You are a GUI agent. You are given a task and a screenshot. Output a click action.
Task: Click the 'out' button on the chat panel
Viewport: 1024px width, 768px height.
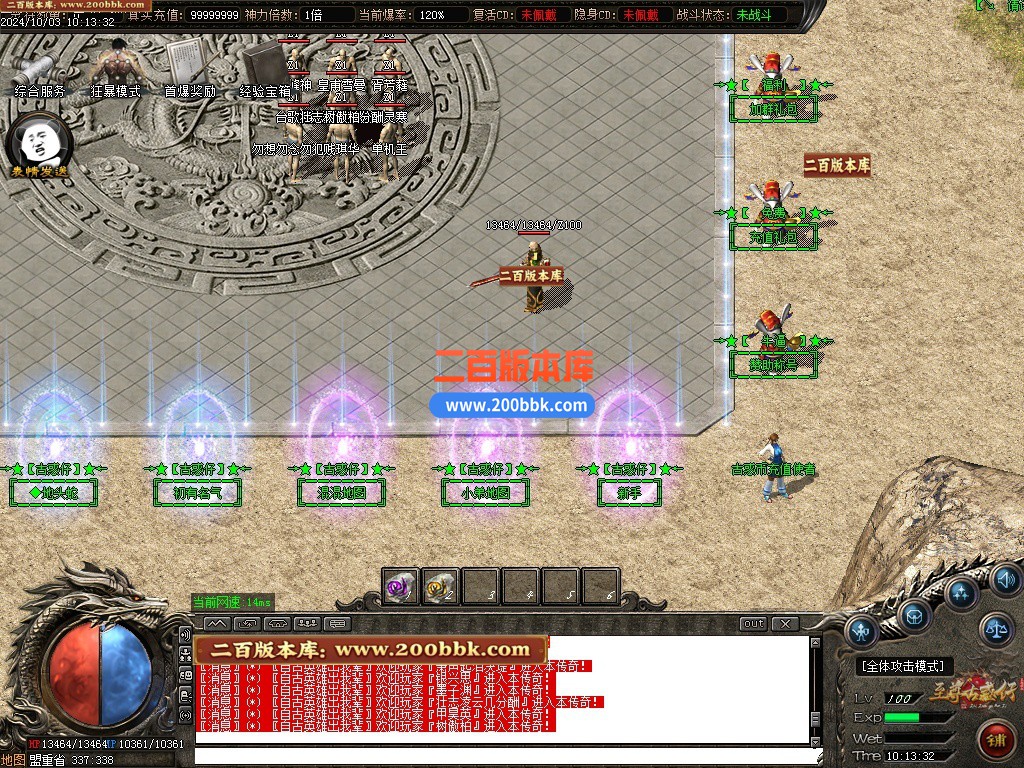click(x=753, y=624)
